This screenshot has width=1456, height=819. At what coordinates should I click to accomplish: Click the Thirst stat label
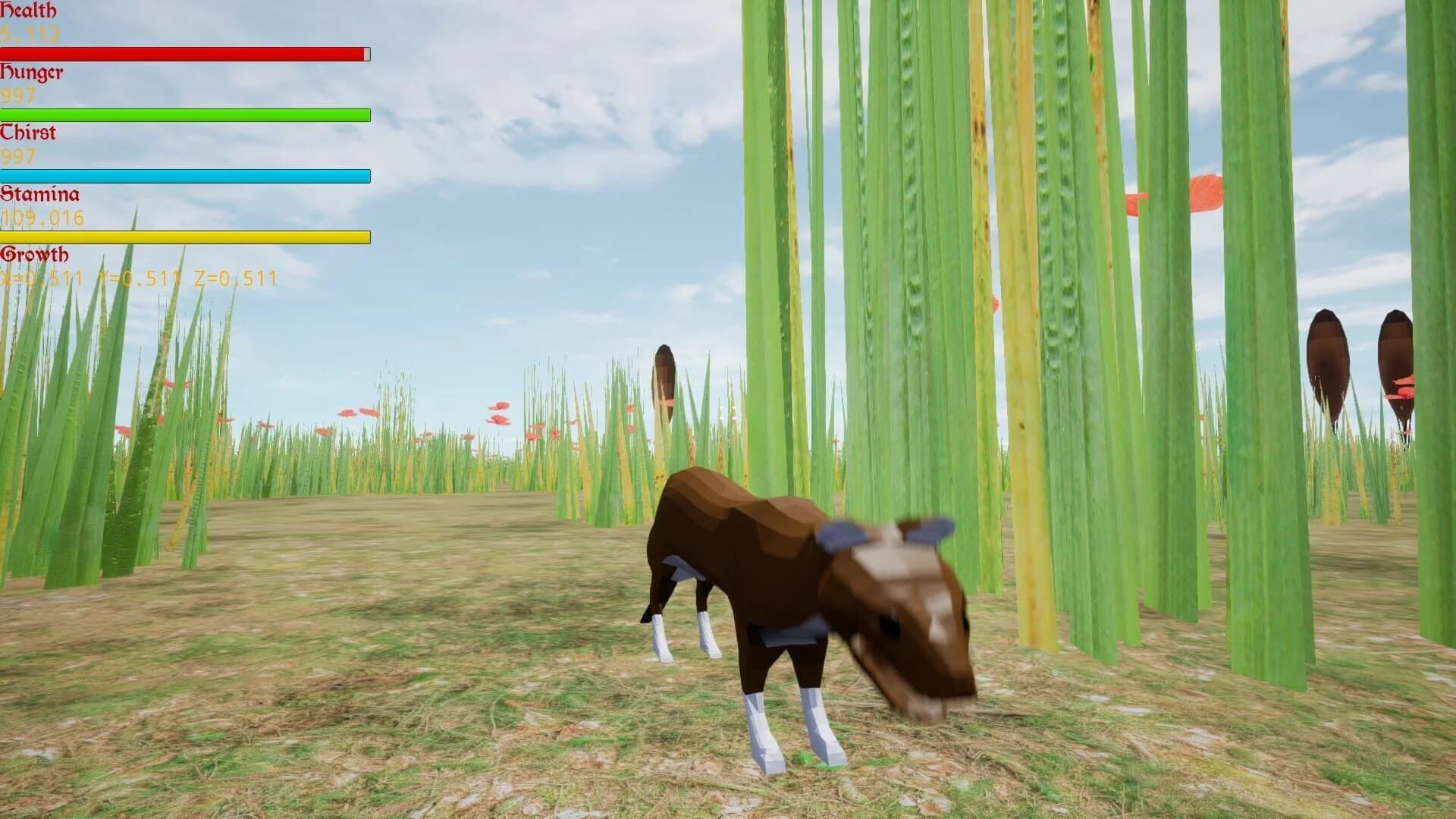coord(29,132)
